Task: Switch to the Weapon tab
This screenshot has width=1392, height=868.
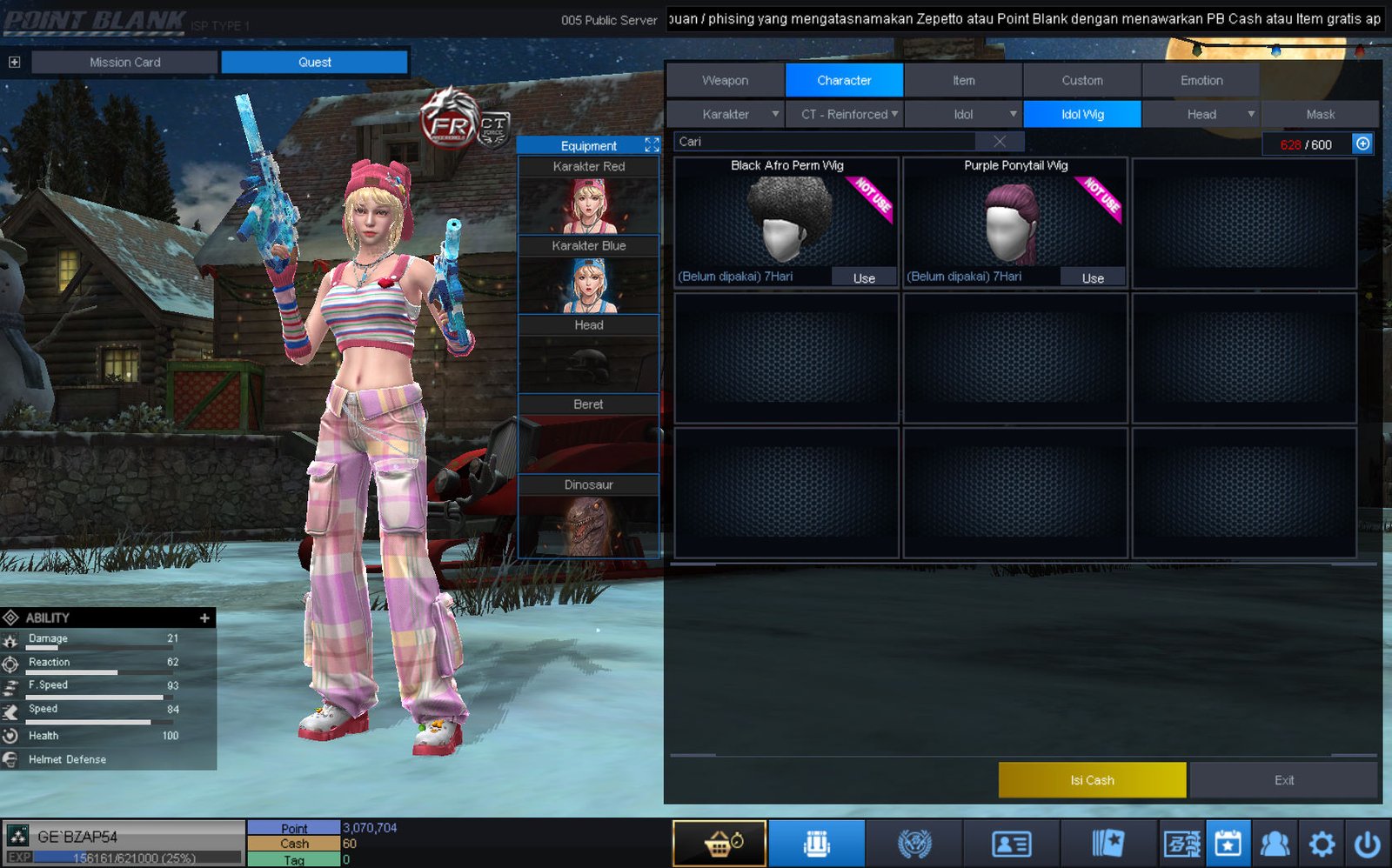Action: pos(725,80)
